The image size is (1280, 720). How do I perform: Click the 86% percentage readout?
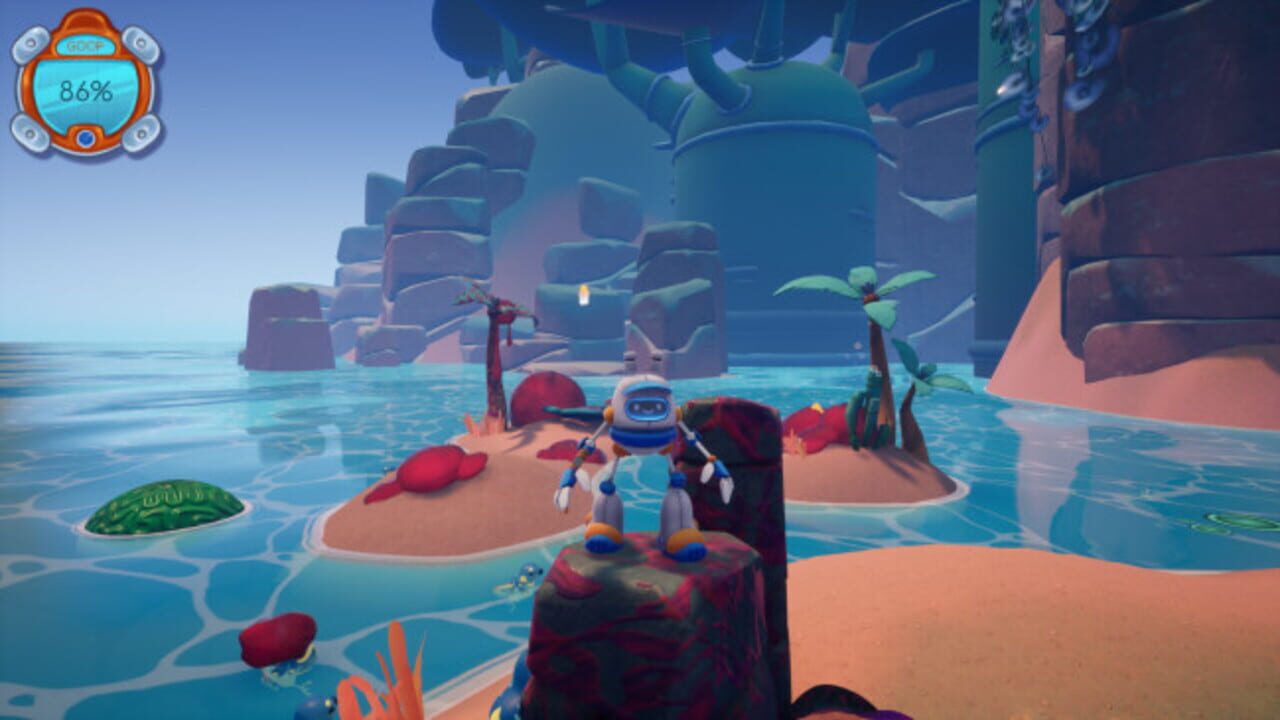tap(86, 91)
